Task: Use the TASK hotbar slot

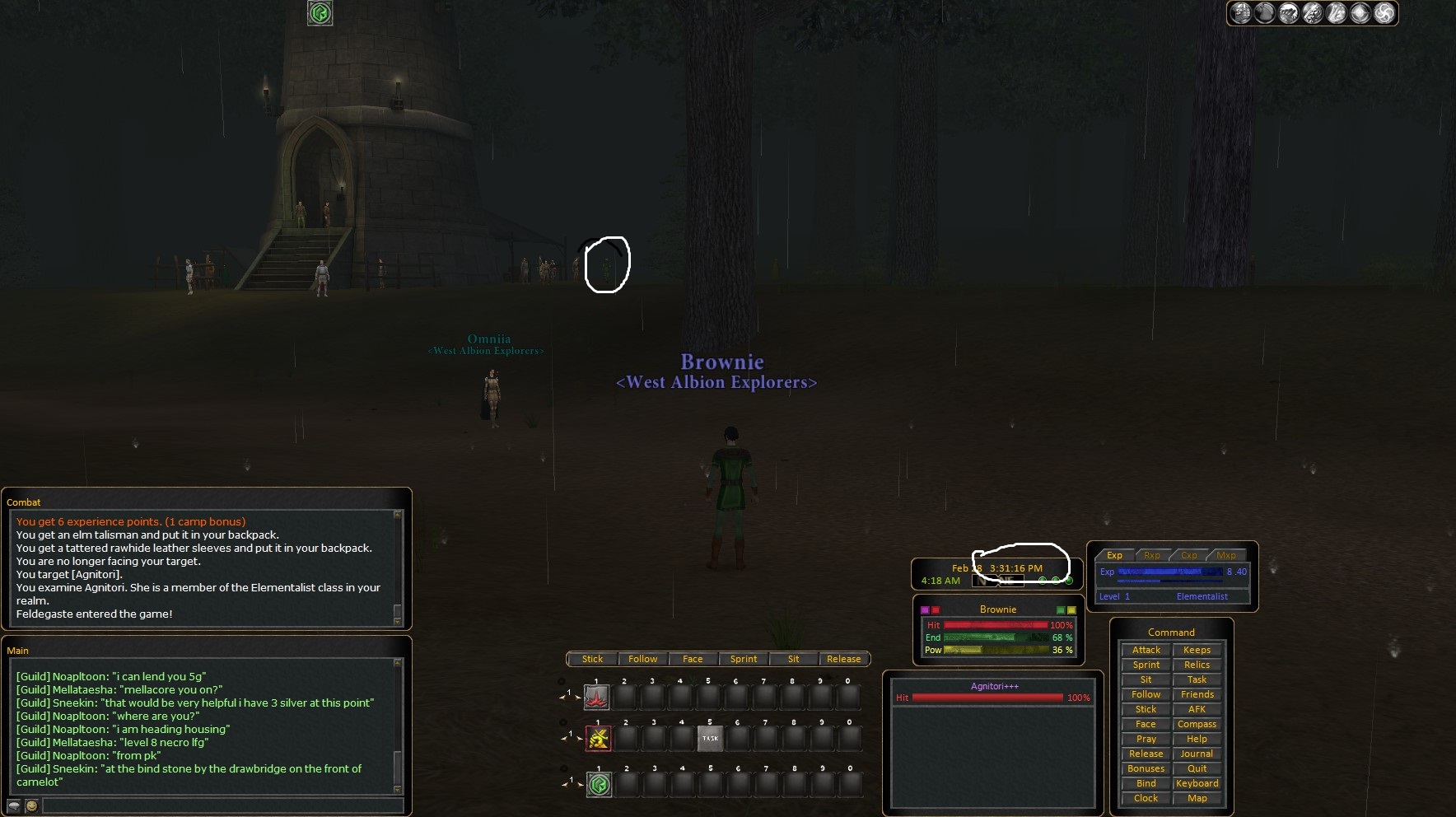Action: click(710, 738)
